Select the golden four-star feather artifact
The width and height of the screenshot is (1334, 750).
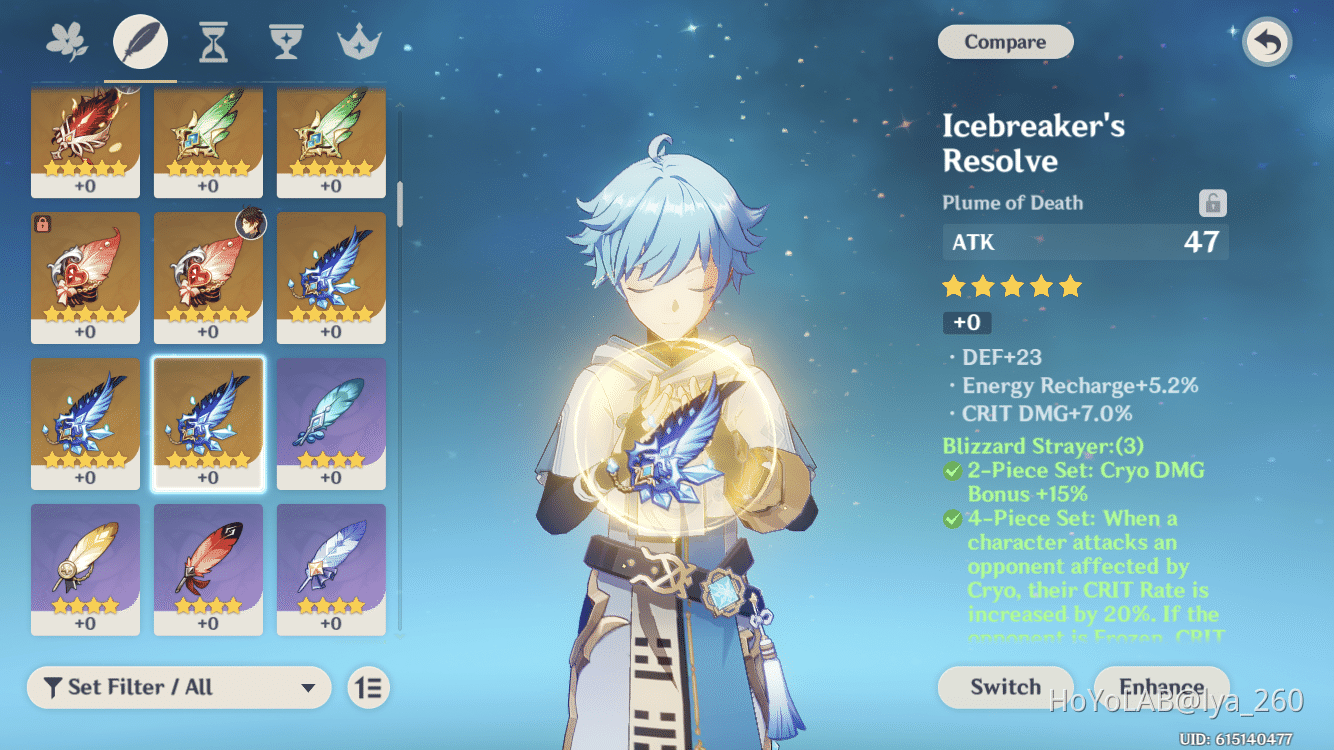point(85,567)
